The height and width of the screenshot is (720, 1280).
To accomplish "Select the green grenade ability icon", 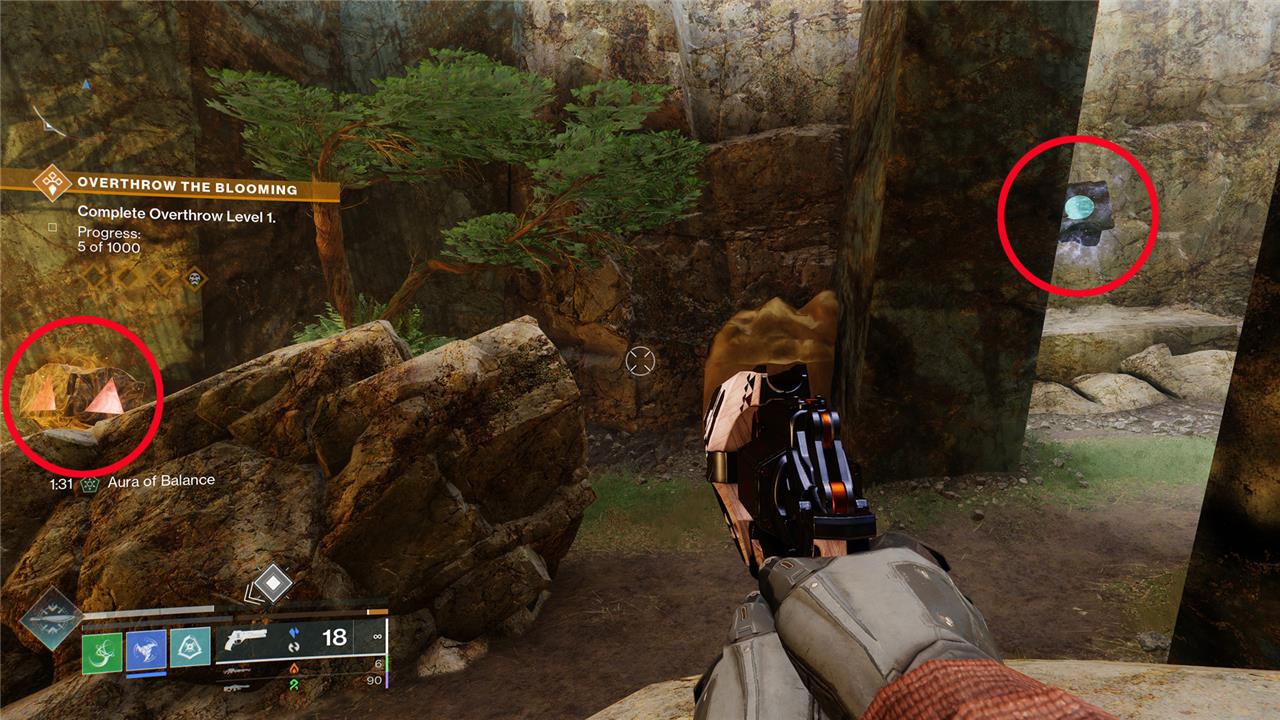I will coord(101,653).
